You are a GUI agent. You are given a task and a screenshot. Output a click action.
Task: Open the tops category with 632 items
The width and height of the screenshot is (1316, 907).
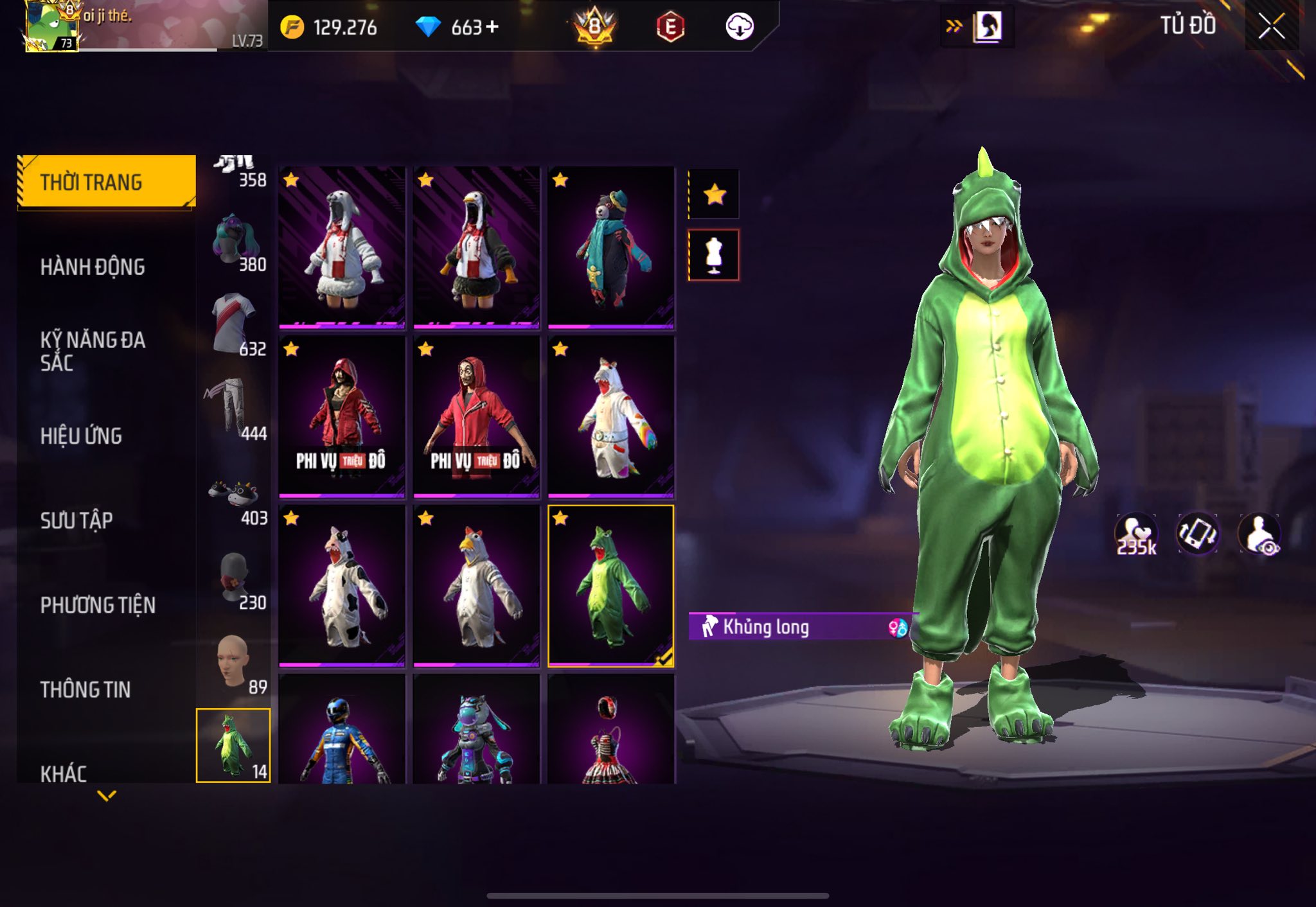pos(234,326)
